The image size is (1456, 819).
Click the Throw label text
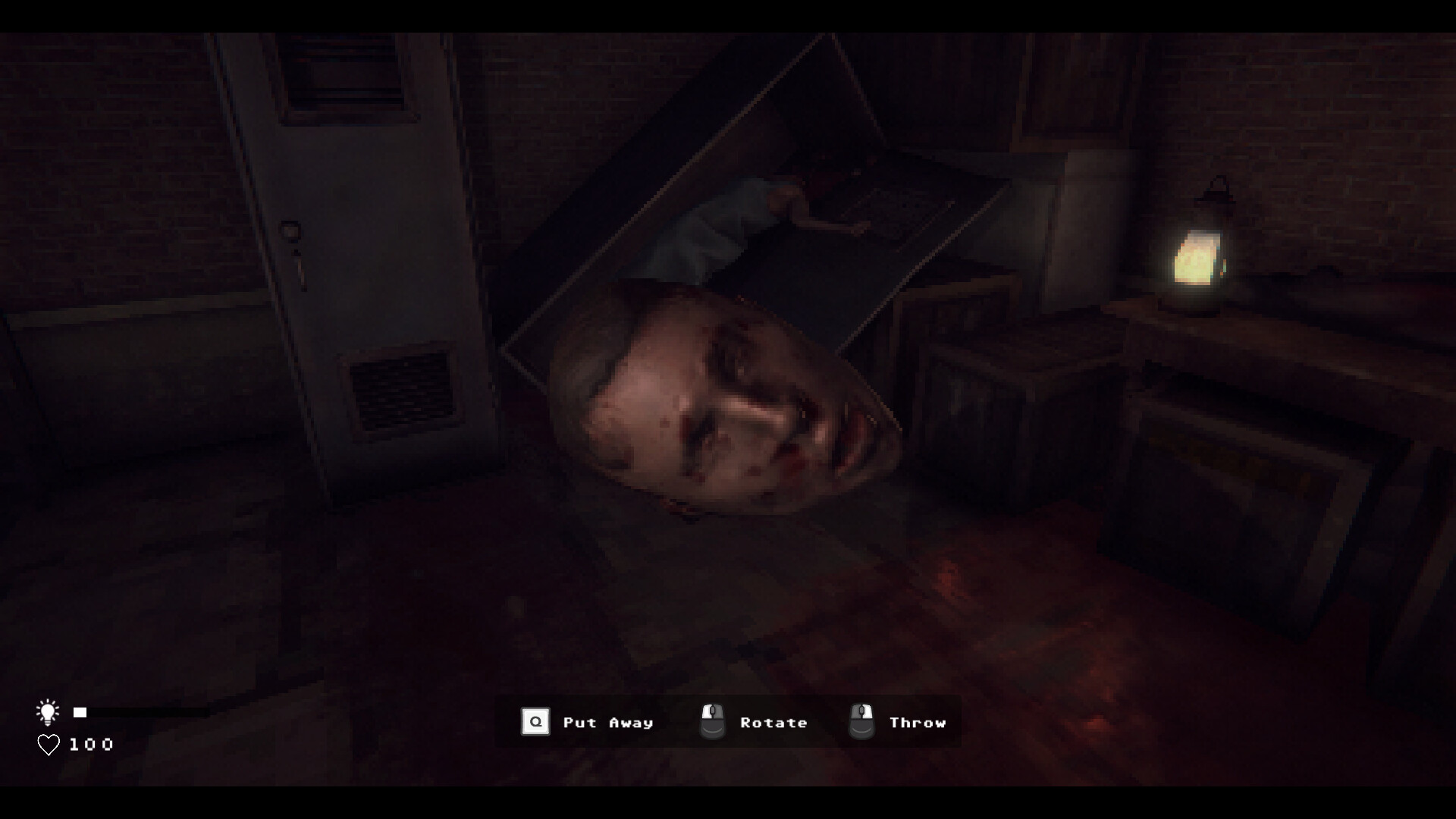[918, 723]
